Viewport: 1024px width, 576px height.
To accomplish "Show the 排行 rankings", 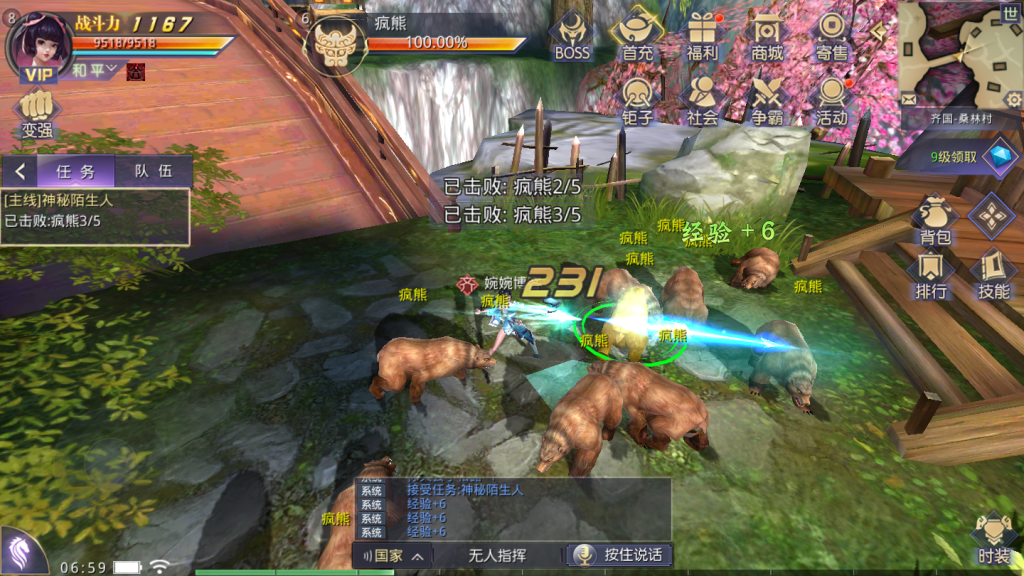I will pos(931,274).
